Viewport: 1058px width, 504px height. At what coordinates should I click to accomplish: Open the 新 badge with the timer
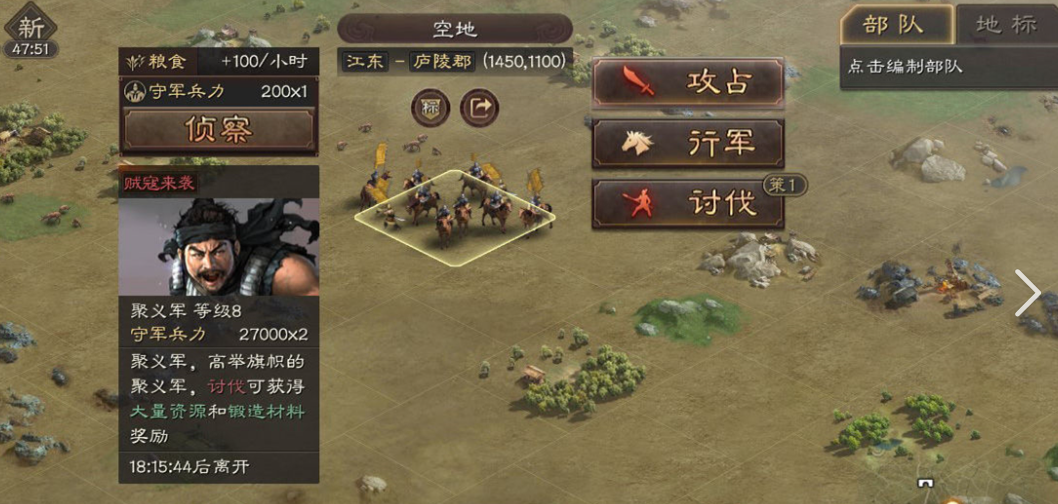click(30, 35)
